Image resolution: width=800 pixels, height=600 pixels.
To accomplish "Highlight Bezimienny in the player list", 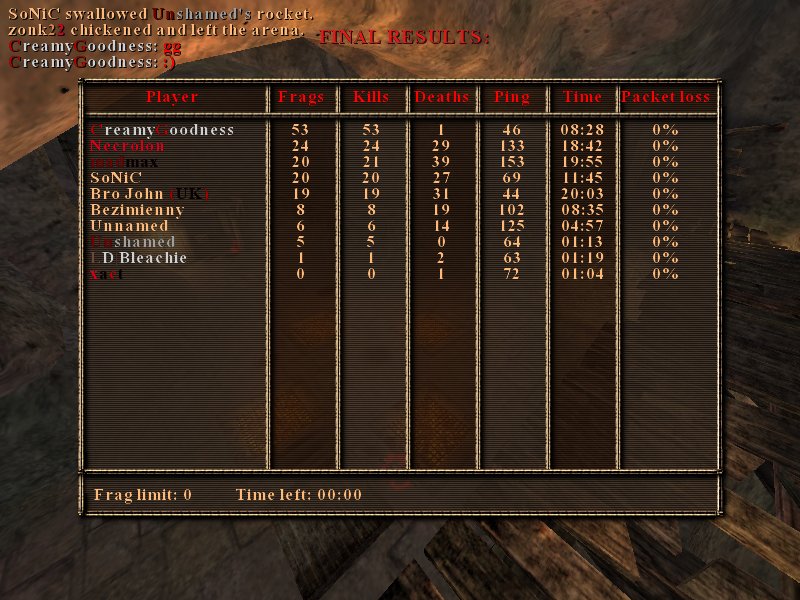I will click(x=137, y=210).
